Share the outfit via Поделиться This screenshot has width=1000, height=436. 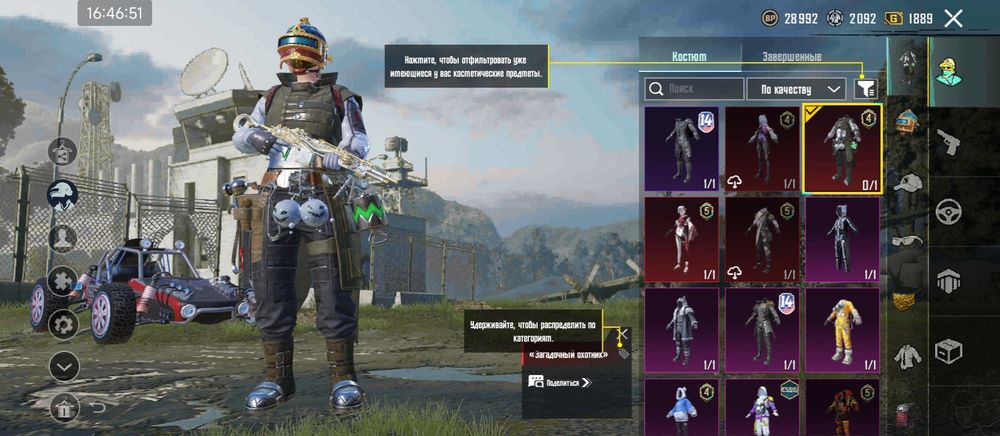click(560, 381)
